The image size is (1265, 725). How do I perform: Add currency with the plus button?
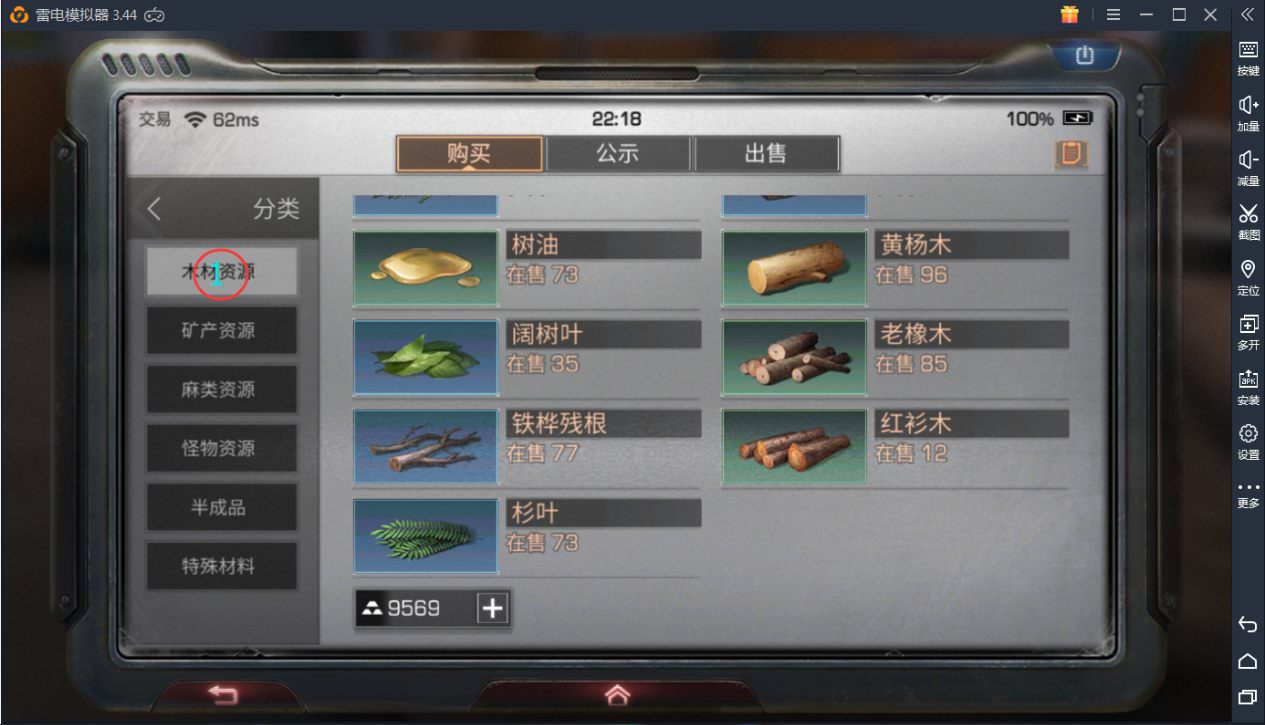coord(492,608)
